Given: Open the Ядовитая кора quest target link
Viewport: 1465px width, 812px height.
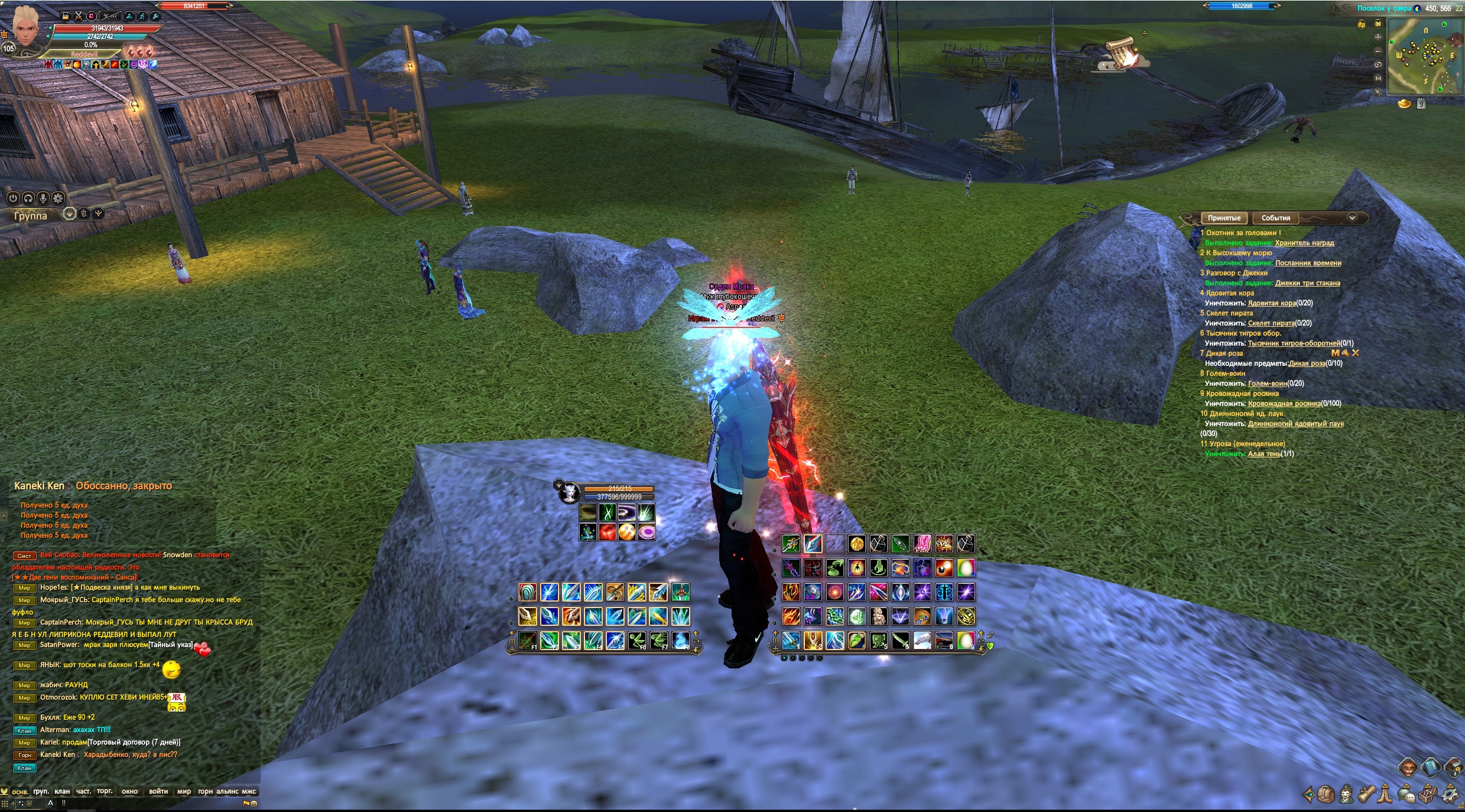Looking at the screenshot, I should [1271, 303].
